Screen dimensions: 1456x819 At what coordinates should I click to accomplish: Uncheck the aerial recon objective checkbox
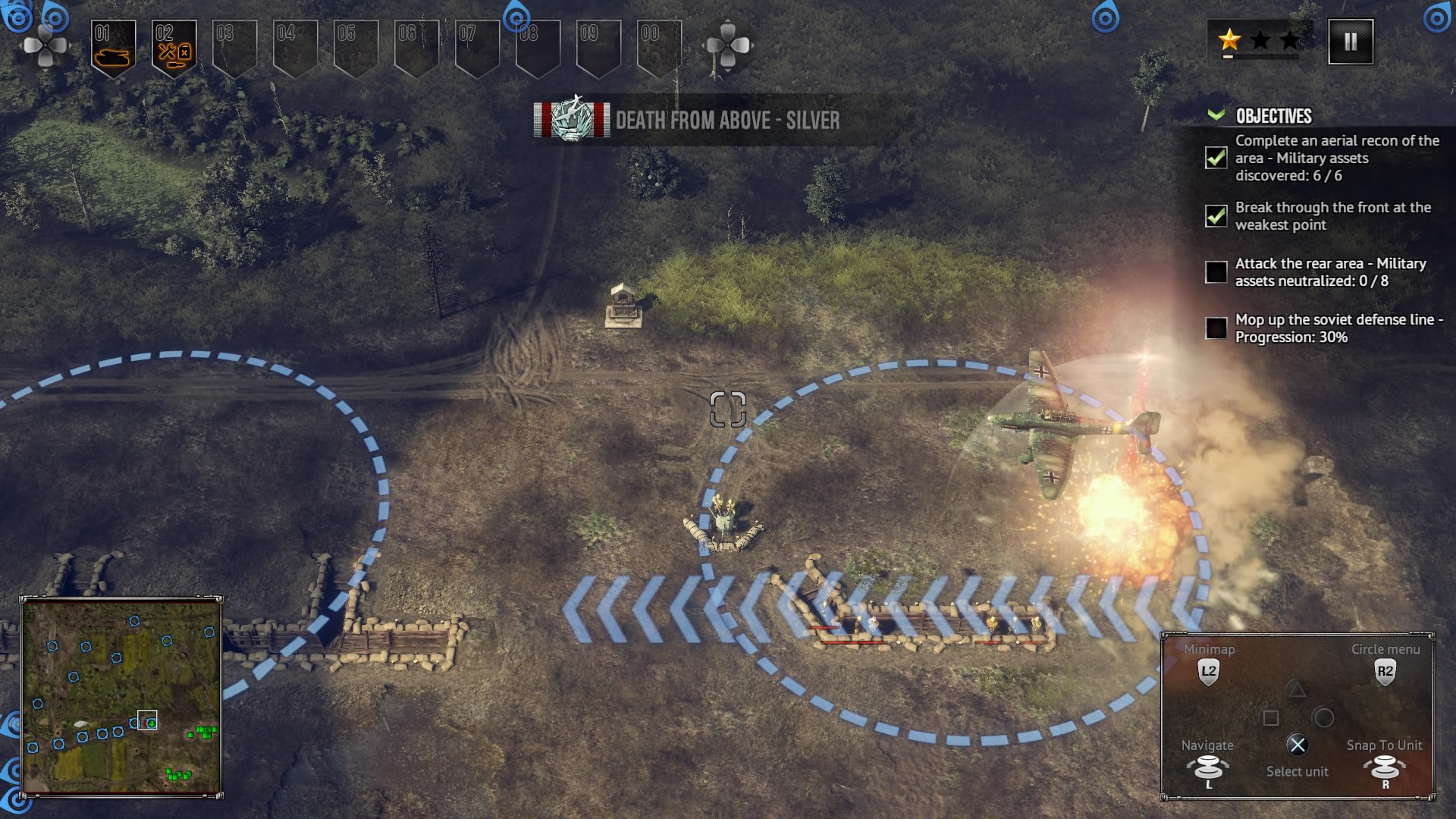tap(1216, 159)
